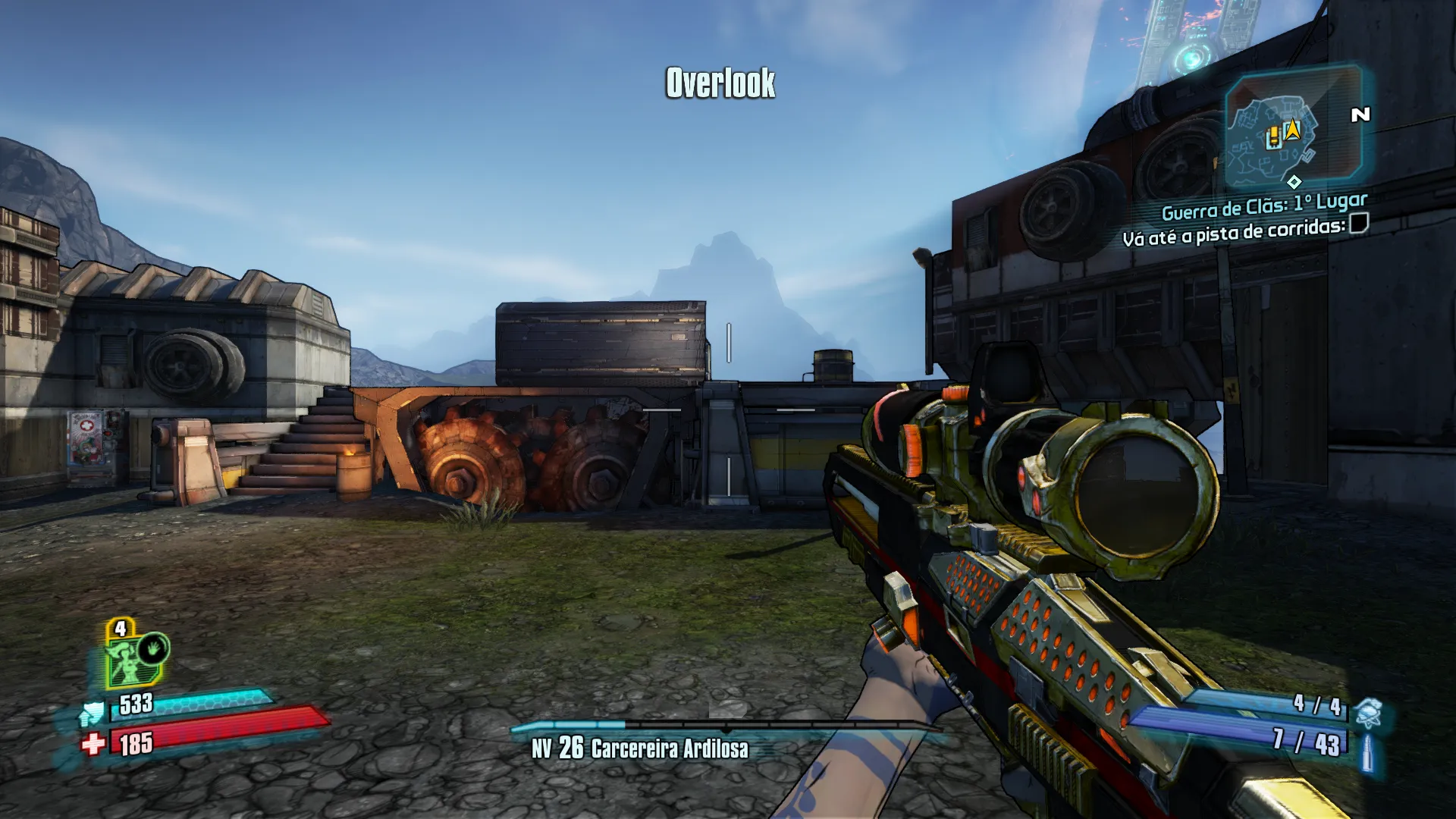The height and width of the screenshot is (819, 1456).
Task: Click the Siren action skill icon
Action: (x=153, y=649)
